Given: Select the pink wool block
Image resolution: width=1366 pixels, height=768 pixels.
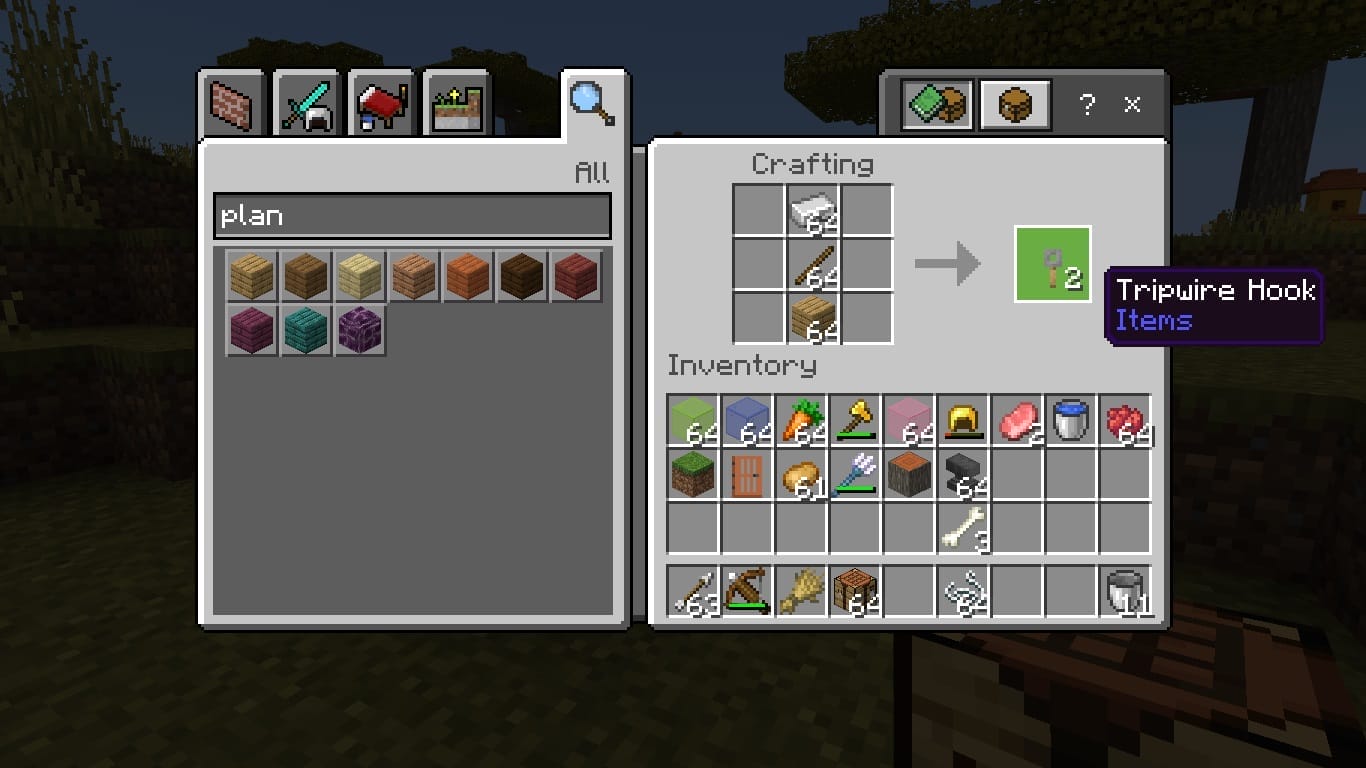Looking at the screenshot, I should point(910,418).
